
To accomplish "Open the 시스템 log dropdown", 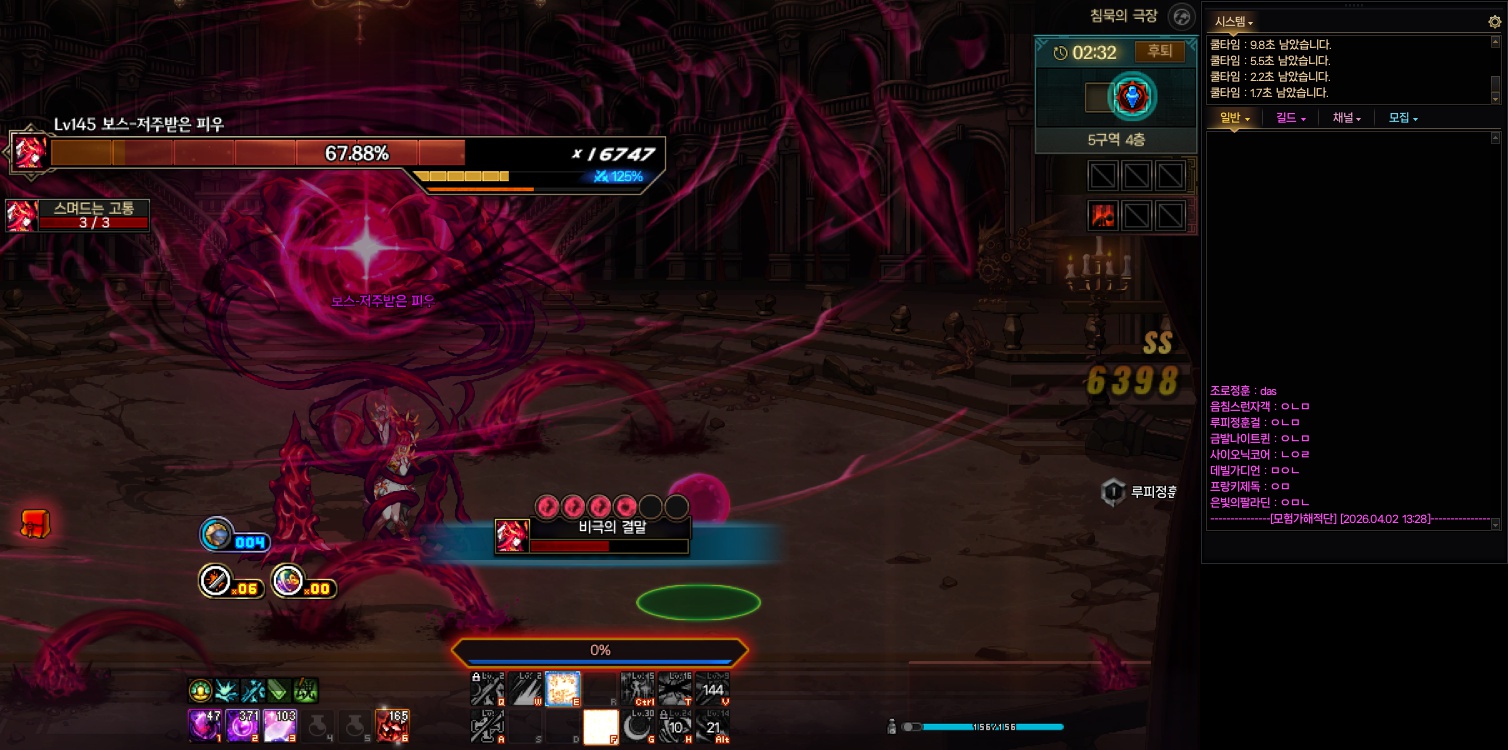I will [1234, 22].
